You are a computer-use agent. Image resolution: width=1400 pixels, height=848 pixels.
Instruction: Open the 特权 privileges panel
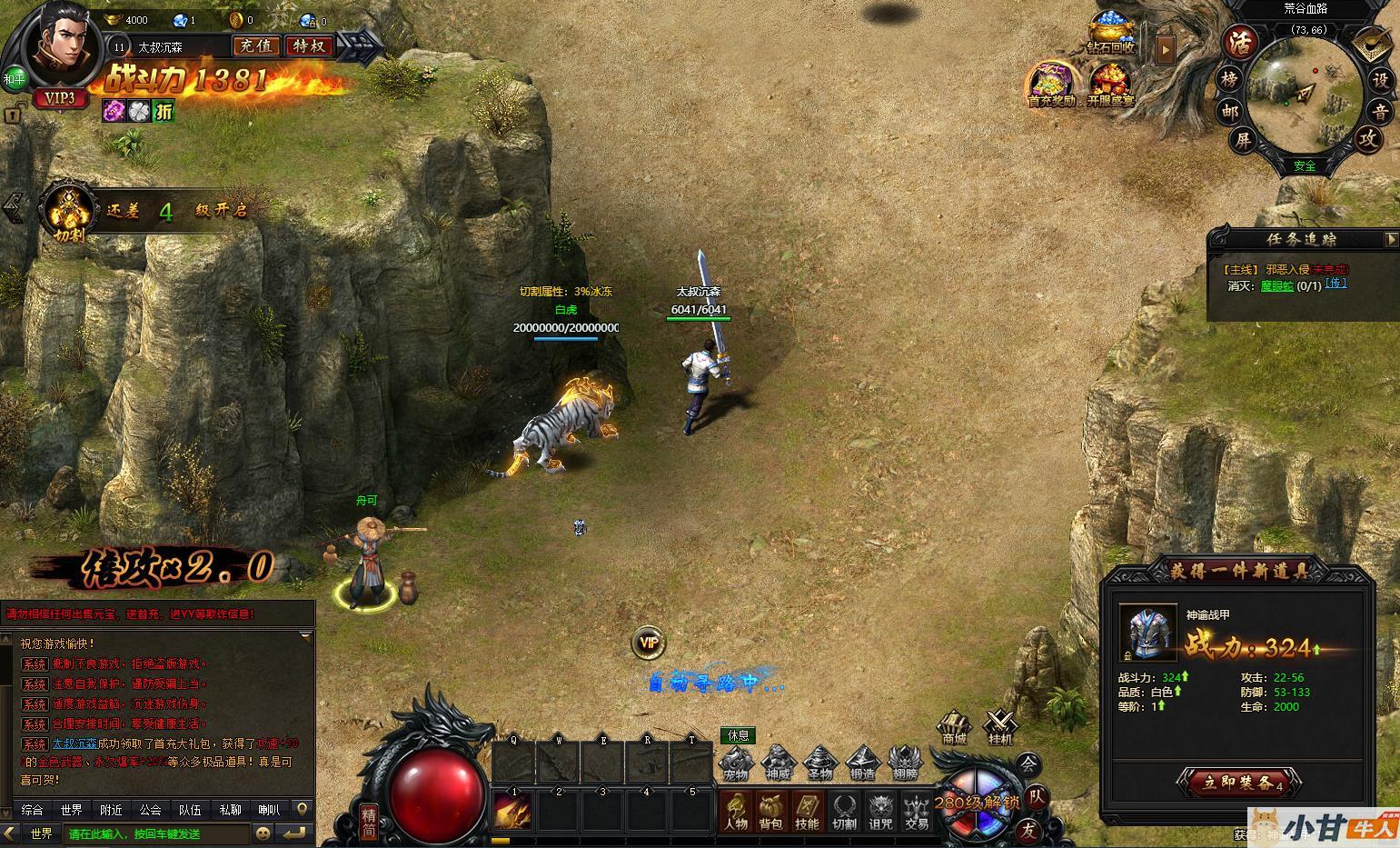[x=309, y=45]
